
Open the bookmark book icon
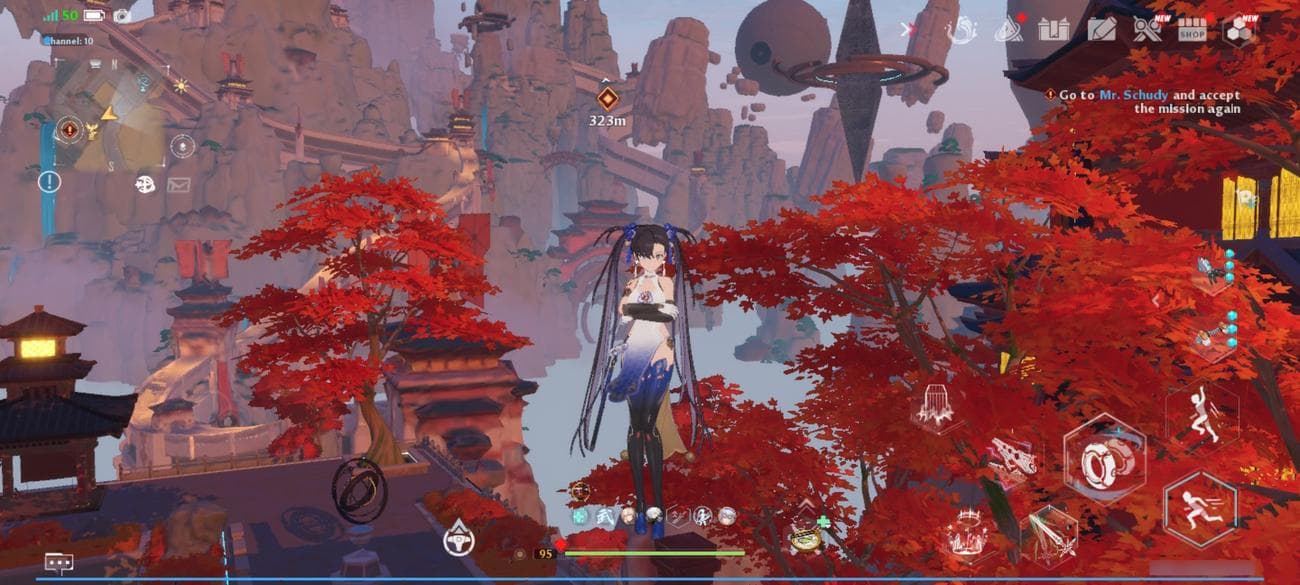pyautogui.click(x=1054, y=30)
